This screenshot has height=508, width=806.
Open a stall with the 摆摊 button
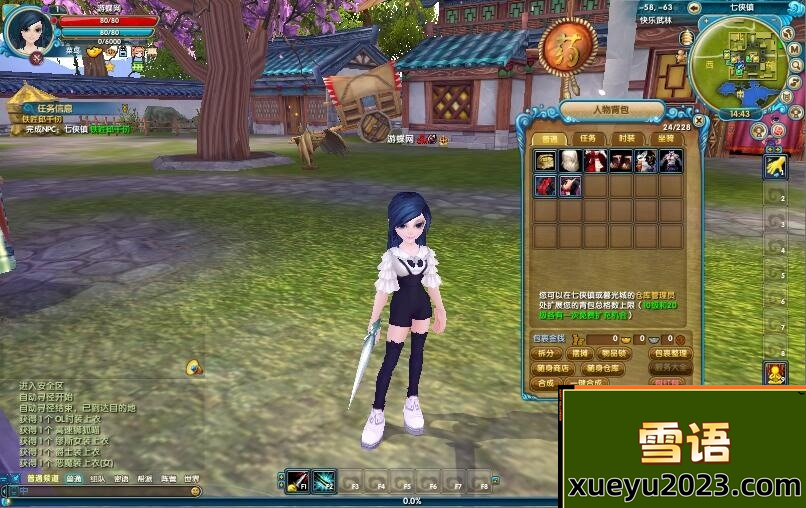pos(578,353)
